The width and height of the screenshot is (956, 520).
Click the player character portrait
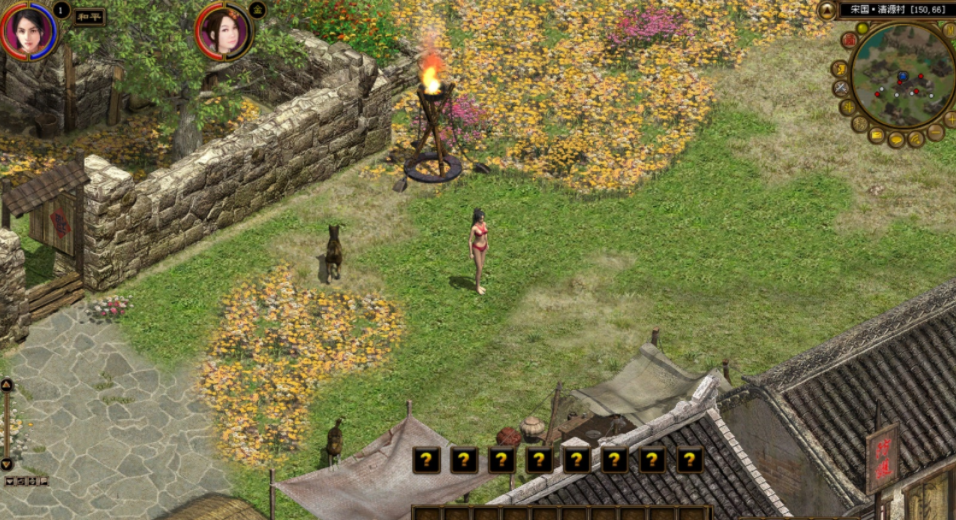pos(27,29)
